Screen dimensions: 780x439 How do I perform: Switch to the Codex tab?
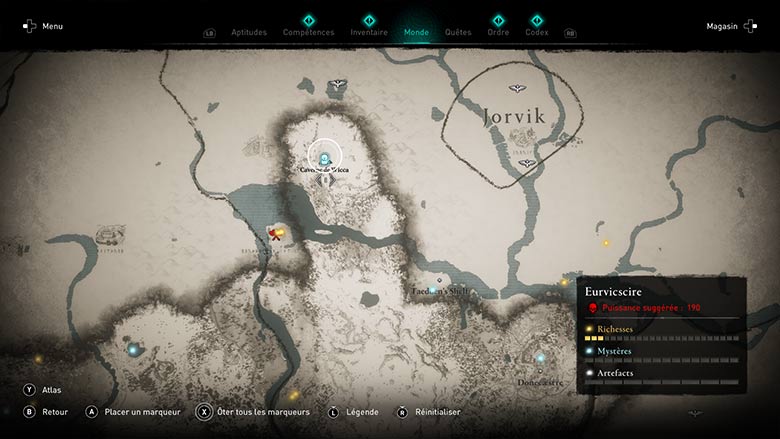537,32
